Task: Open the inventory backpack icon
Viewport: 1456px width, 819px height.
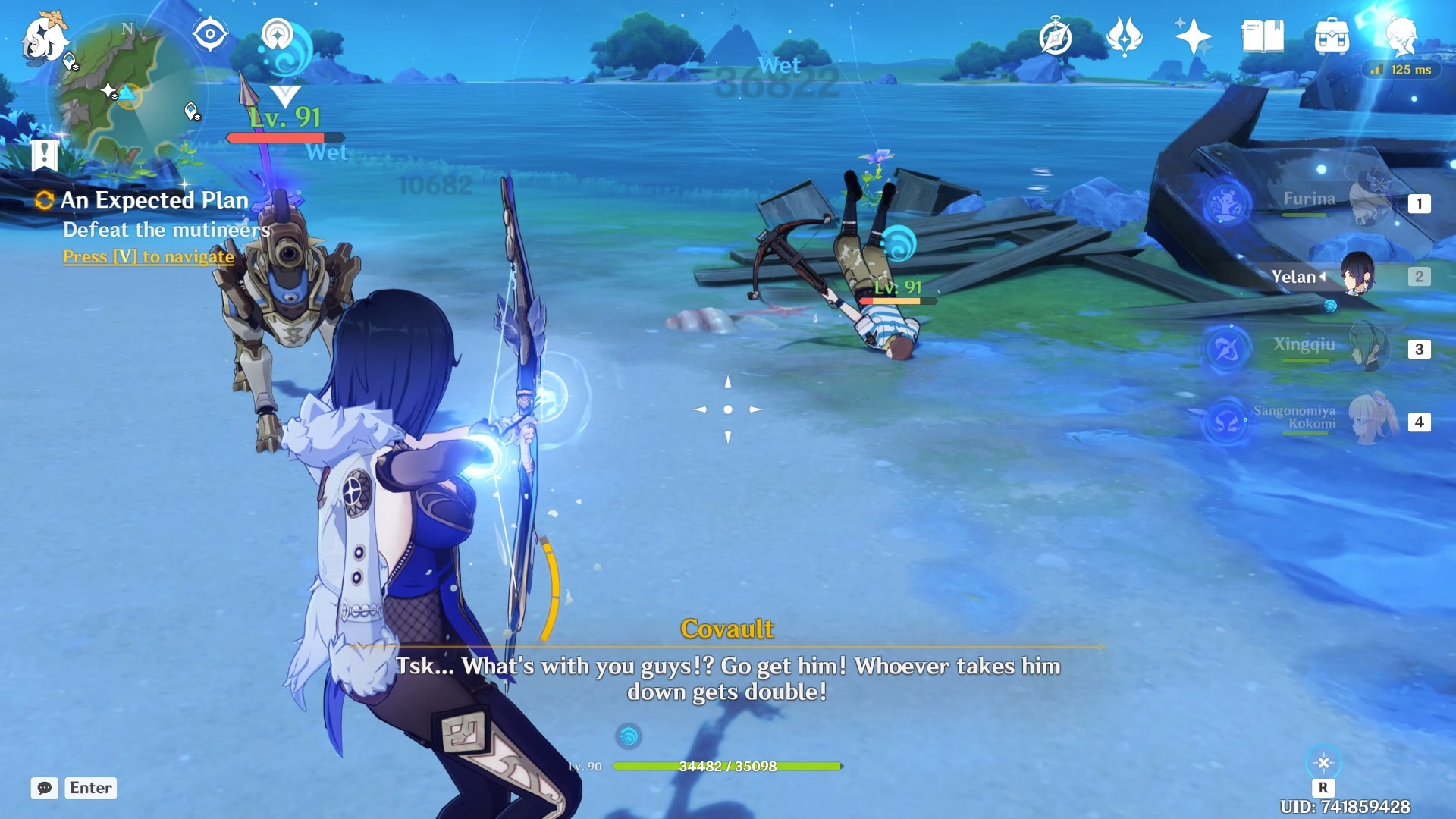Action: pos(1332,36)
